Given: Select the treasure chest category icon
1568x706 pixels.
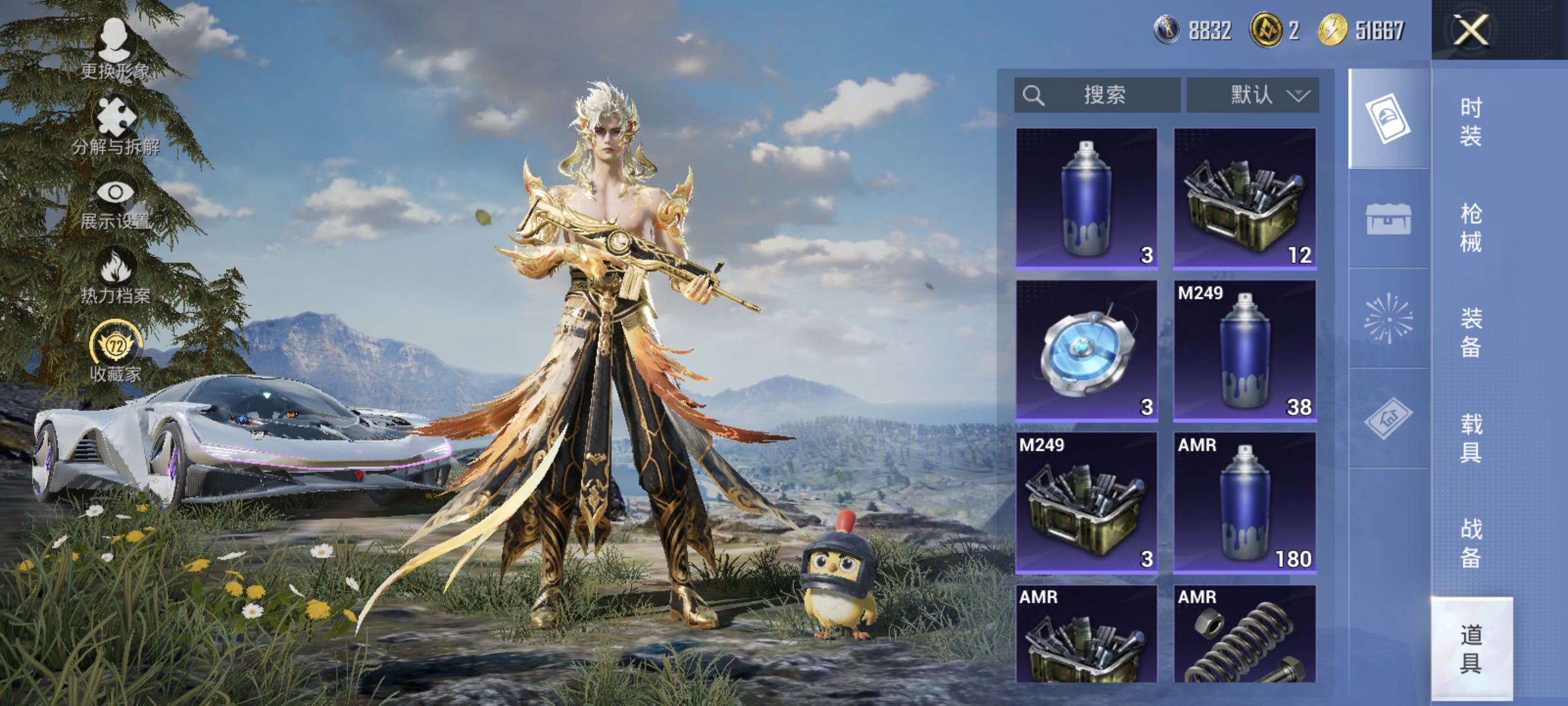Looking at the screenshot, I should 1388,218.
